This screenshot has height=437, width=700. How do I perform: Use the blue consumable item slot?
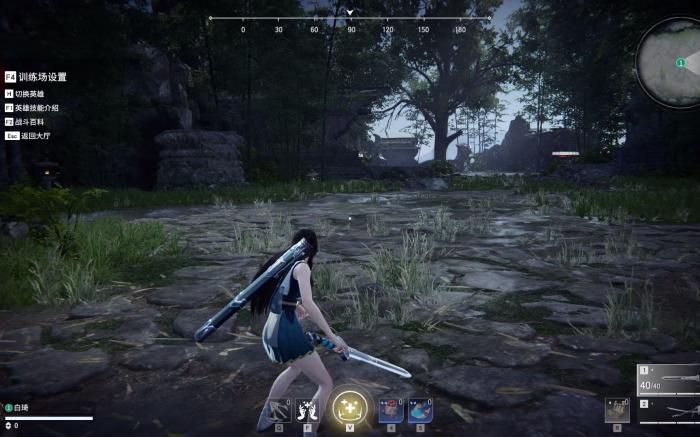coord(420,410)
